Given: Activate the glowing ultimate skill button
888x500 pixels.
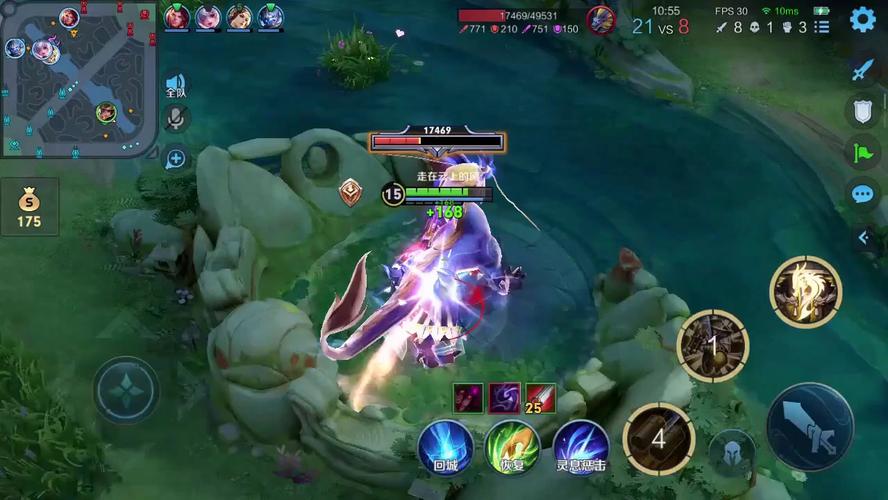Looking at the screenshot, I should tap(805, 291).
